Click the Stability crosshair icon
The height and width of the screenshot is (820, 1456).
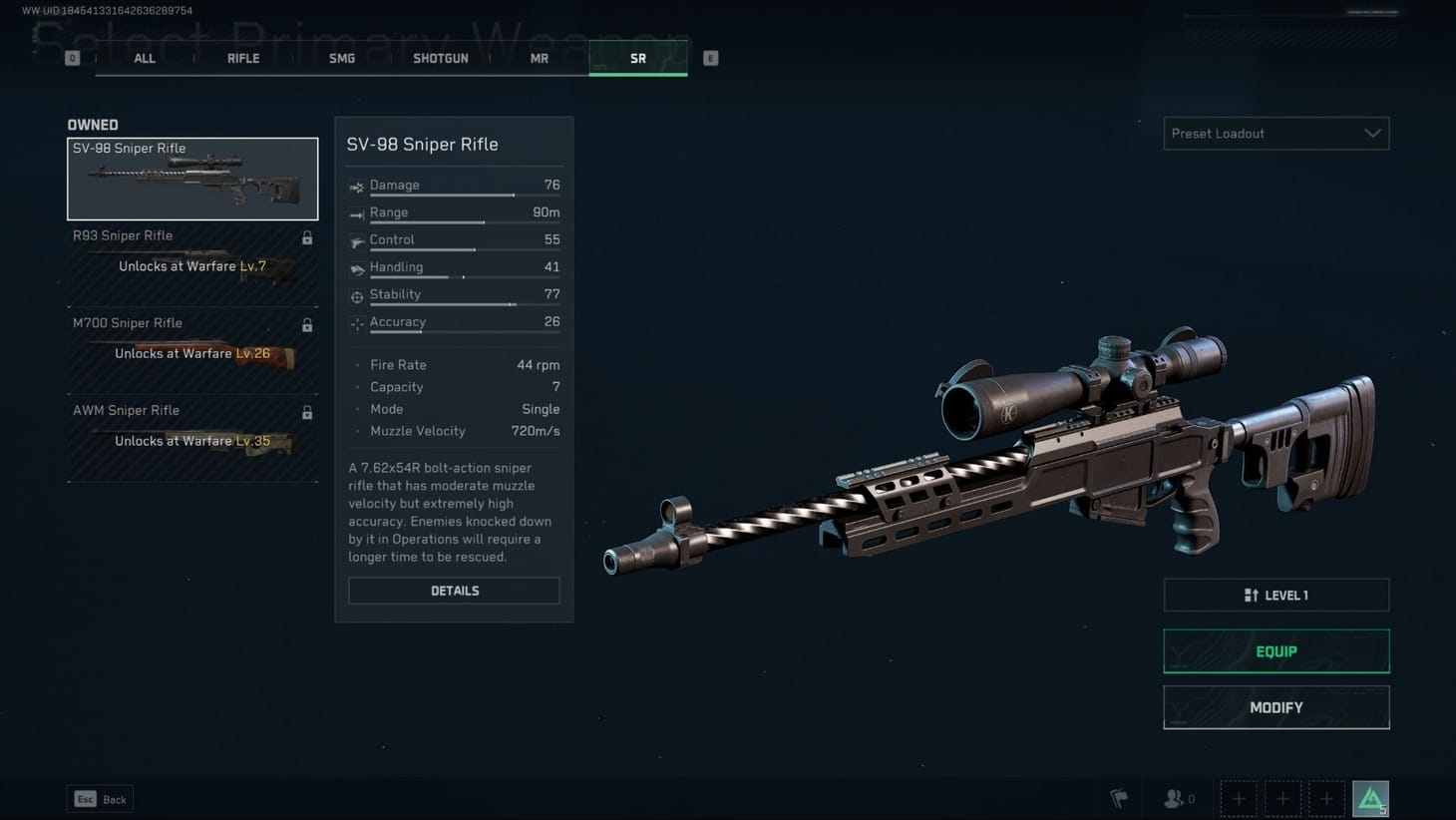click(x=357, y=294)
